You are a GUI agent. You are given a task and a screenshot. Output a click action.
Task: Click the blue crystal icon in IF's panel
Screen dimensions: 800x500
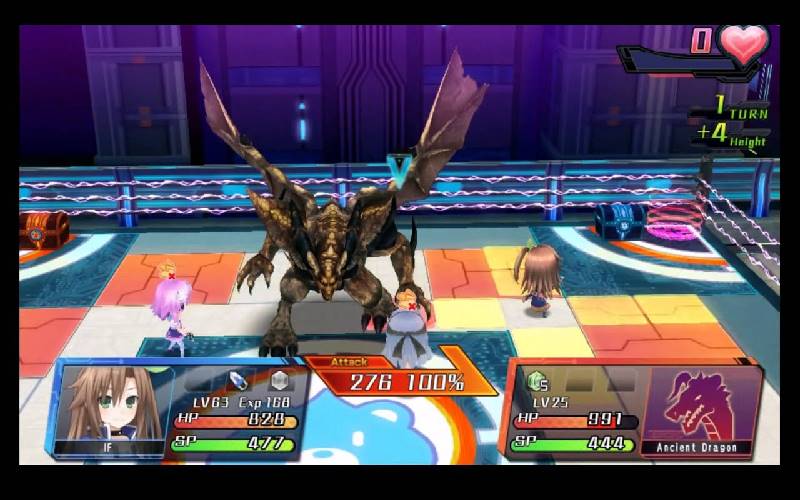click(238, 381)
